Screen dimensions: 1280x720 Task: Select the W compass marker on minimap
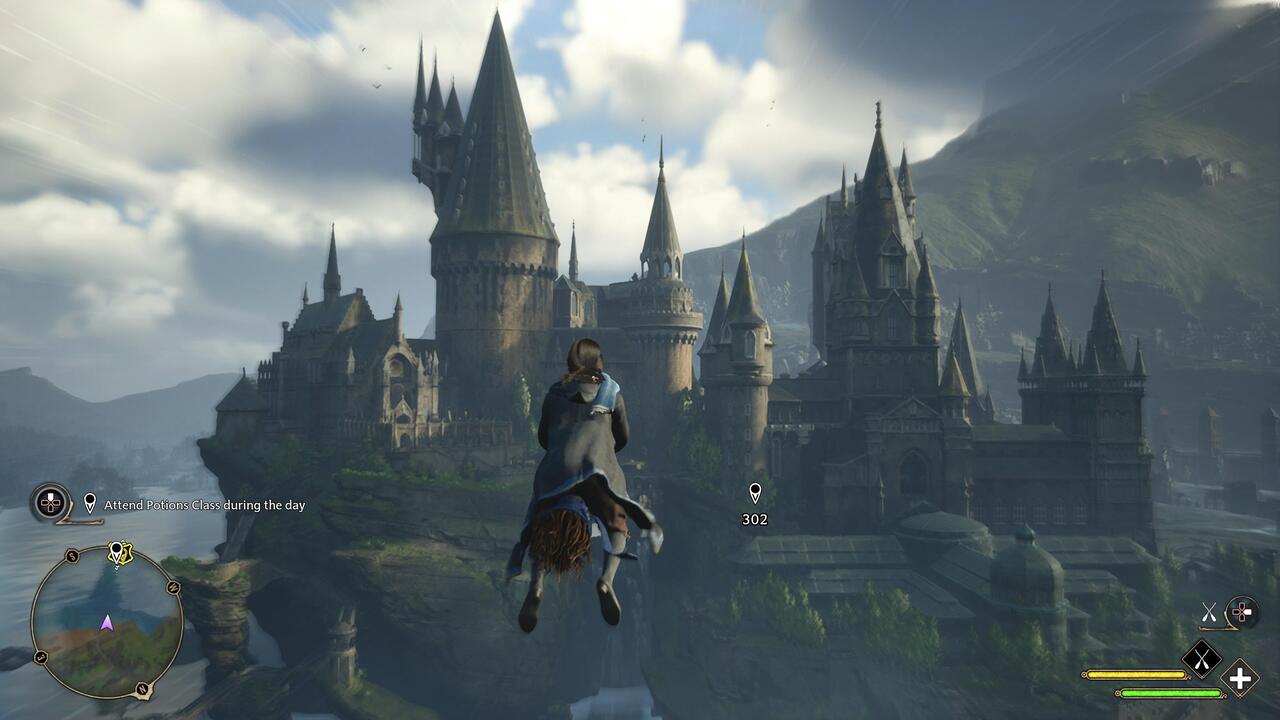pos(173,587)
